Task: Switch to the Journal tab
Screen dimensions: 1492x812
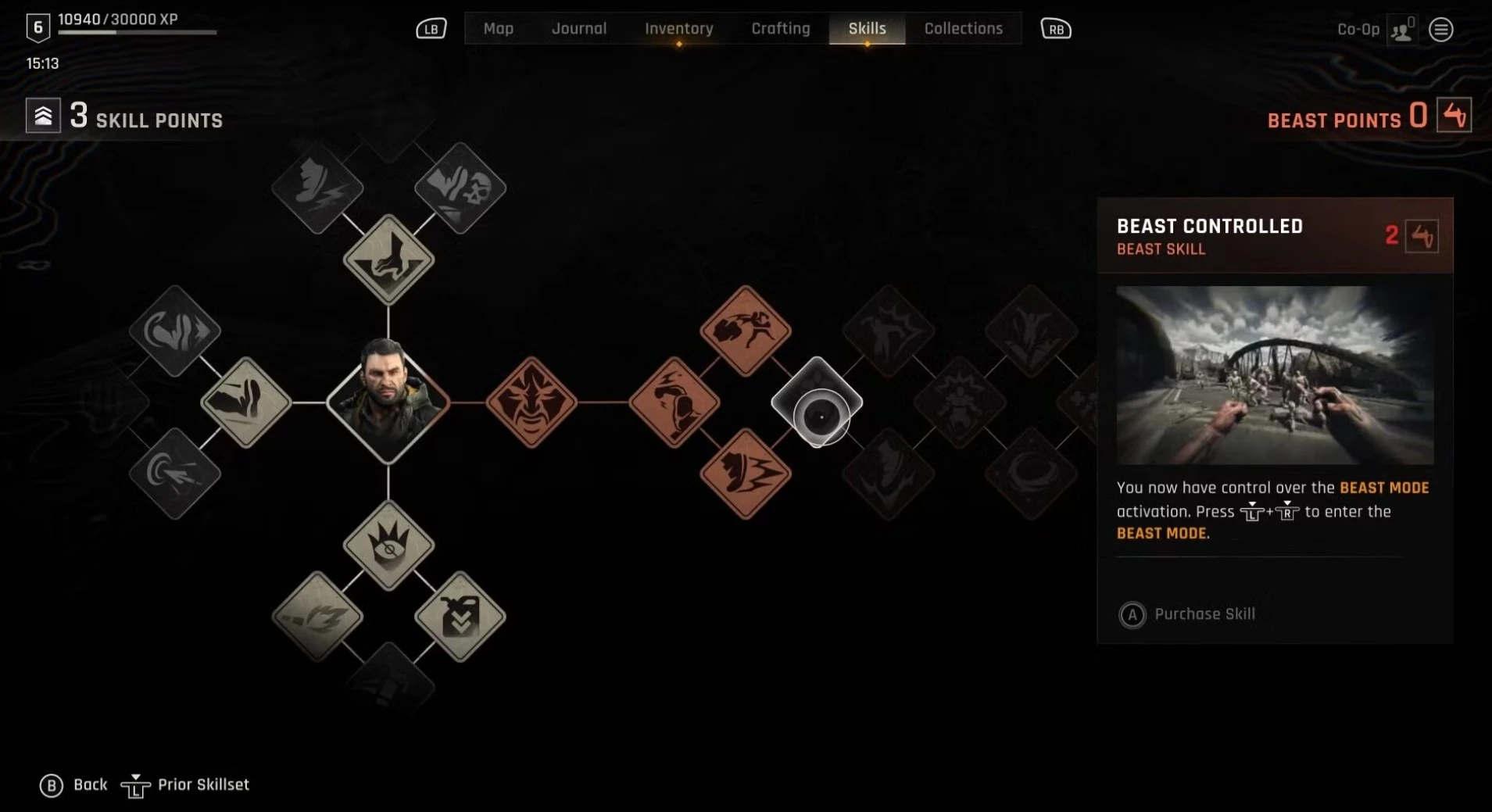Action: [x=578, y=29]
